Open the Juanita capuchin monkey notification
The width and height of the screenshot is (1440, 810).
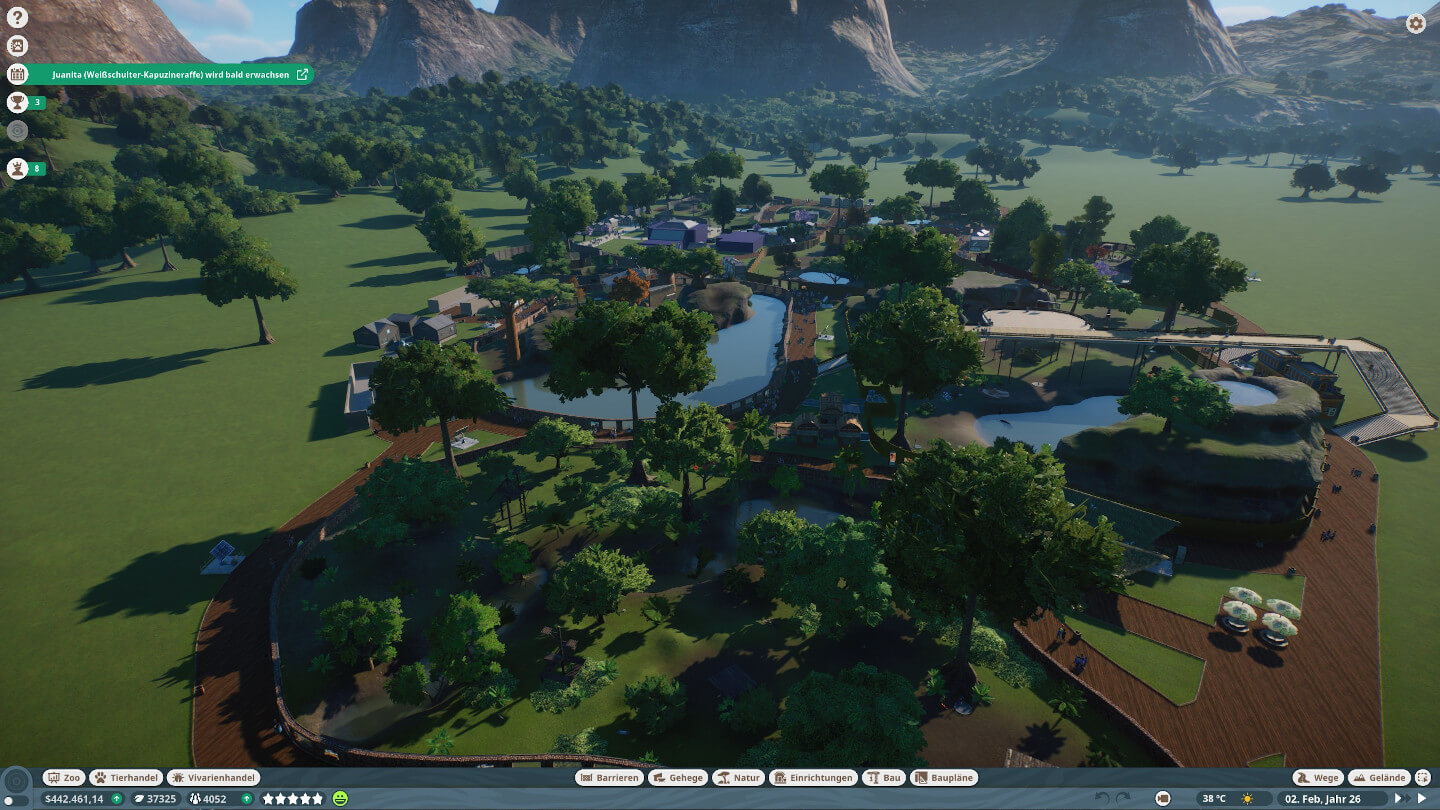click(170, 74)
